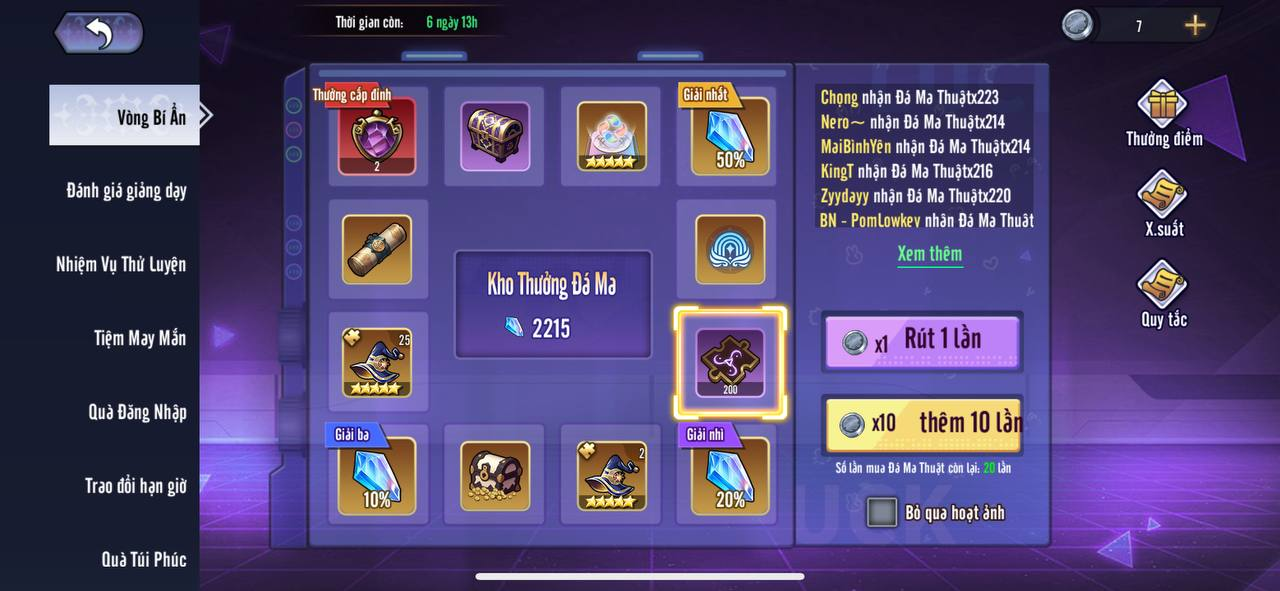Open the Tiệm May Mắn tab

[x=140, y=338]
